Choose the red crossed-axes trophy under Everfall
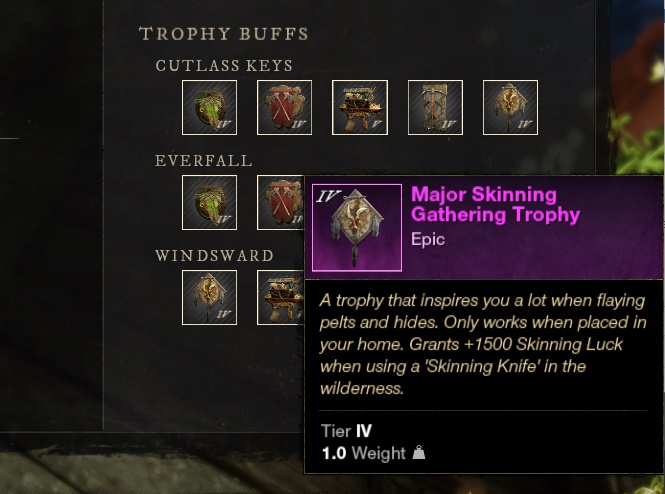 281,202
